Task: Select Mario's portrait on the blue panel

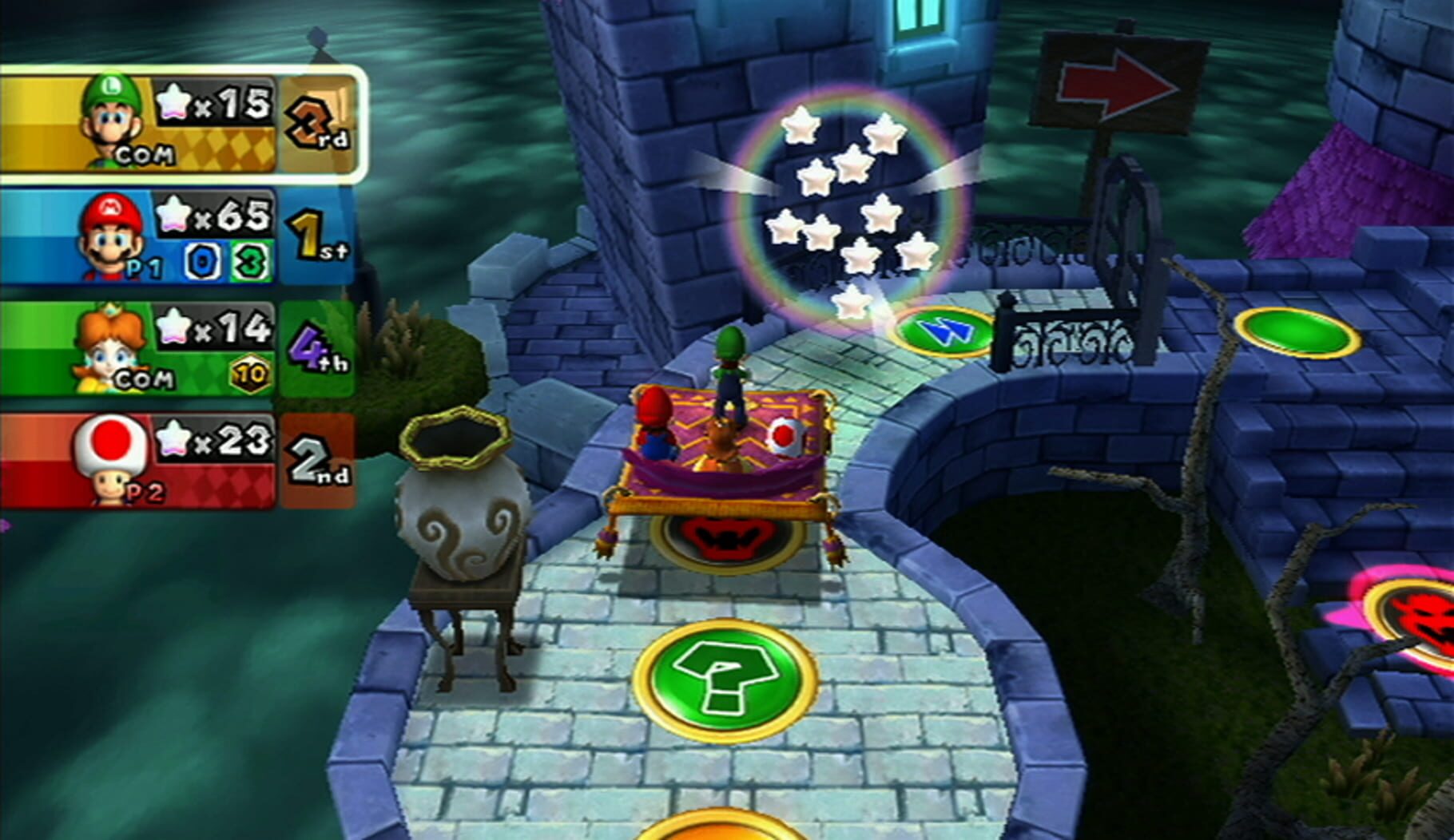Action: (108, 232)
